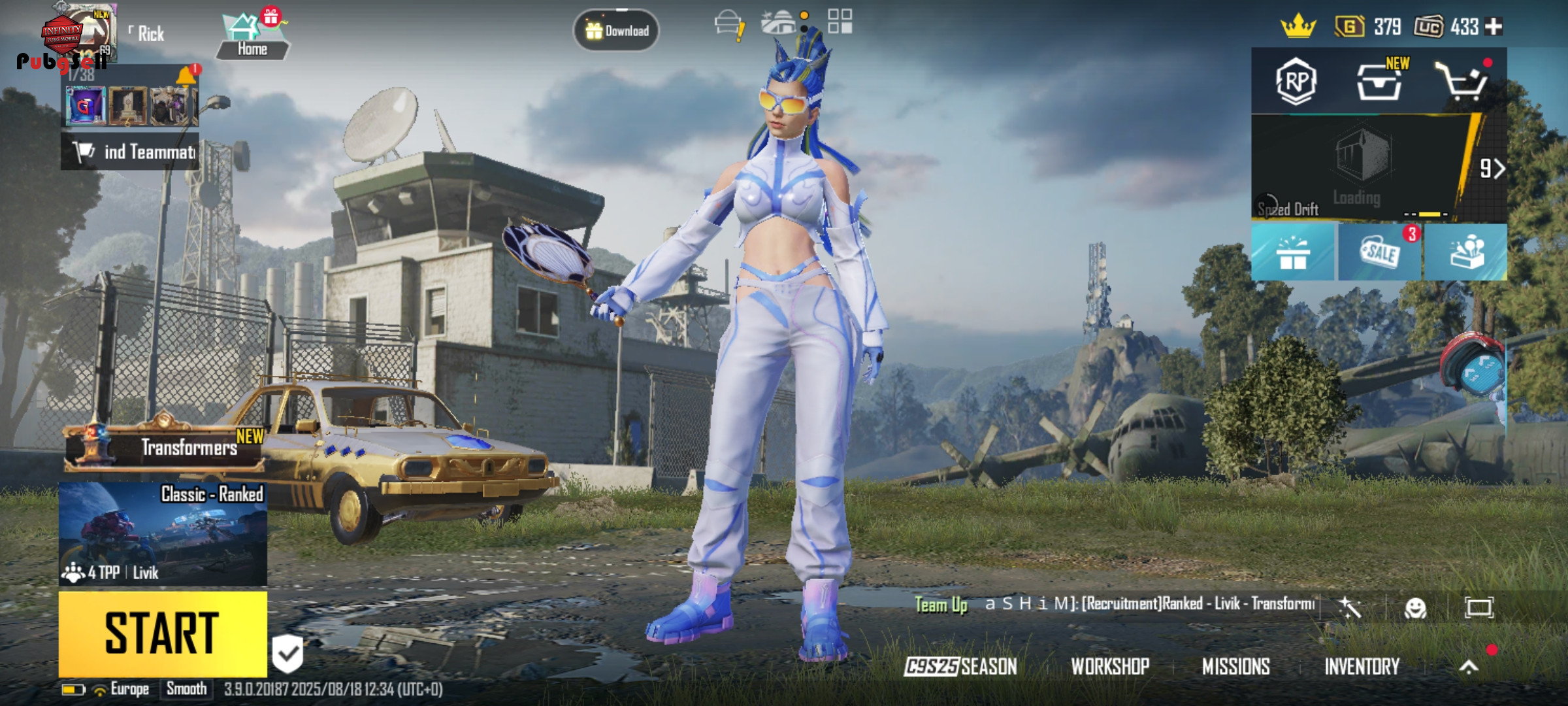Open the Find Teammates panel

pos(131,152)
